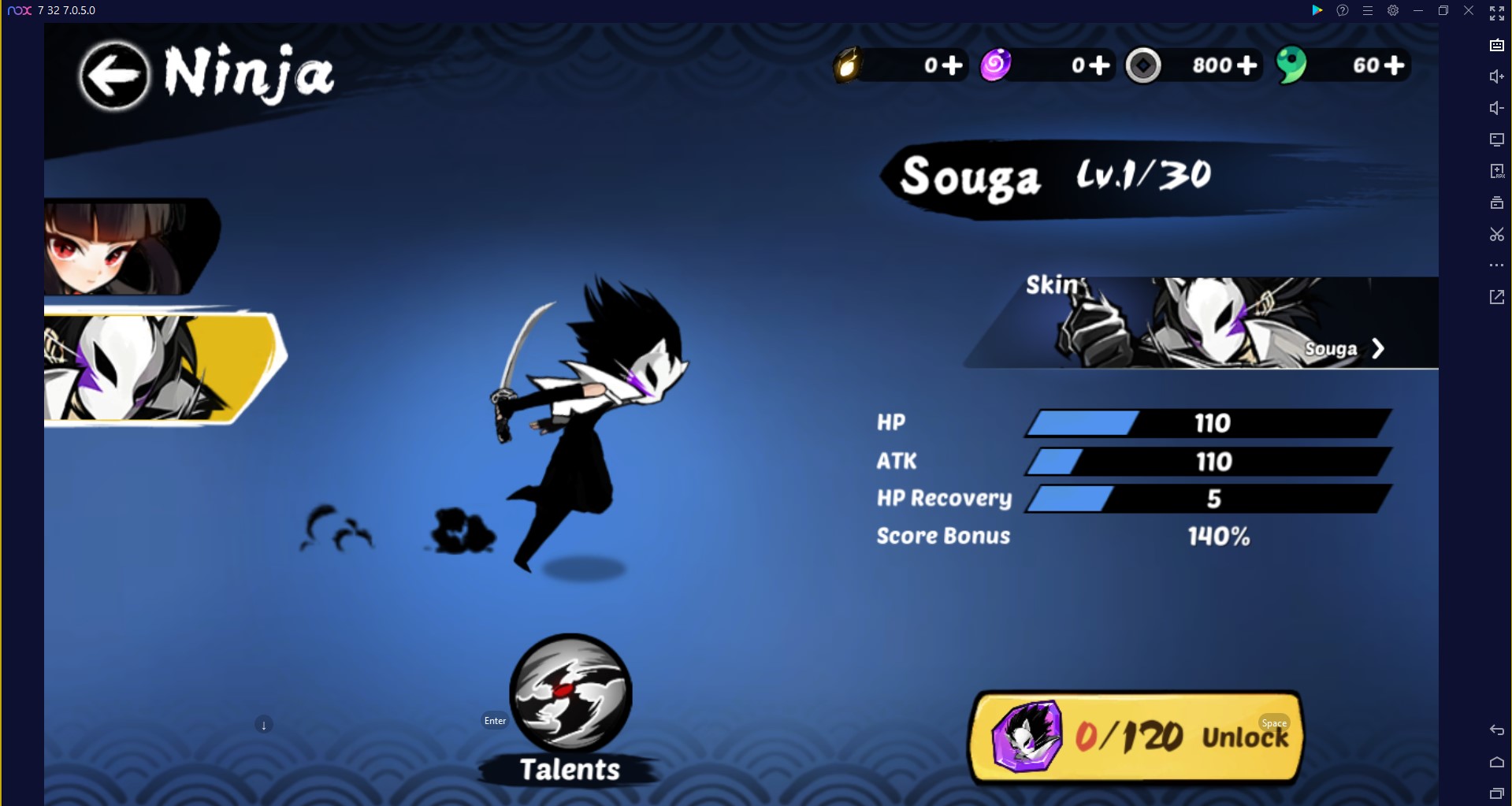The width and height of the screenshot is (1512, 806).
Task: Go back using the Ninja back arrow
Action: 115,75
